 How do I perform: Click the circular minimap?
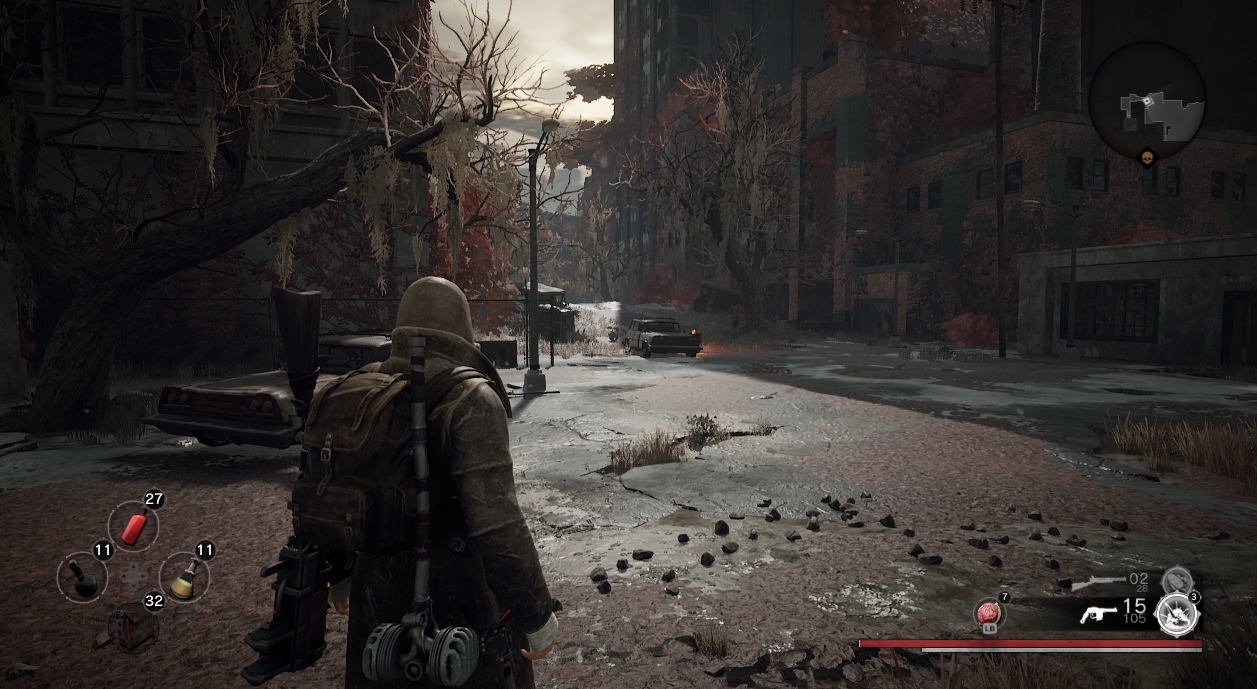click(x=1146, y=100)
